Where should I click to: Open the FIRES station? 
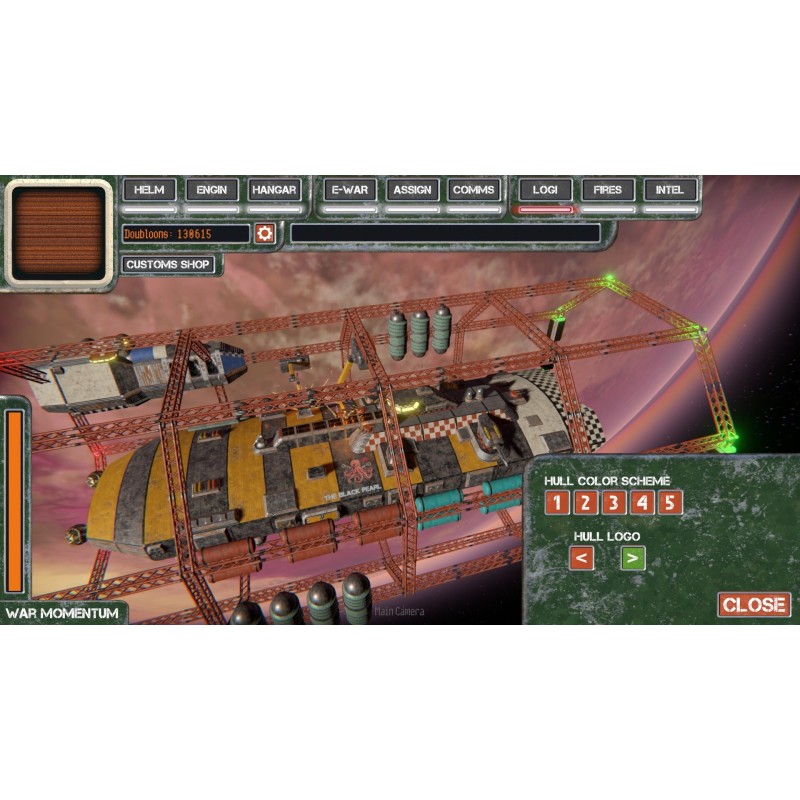[607, 190]
